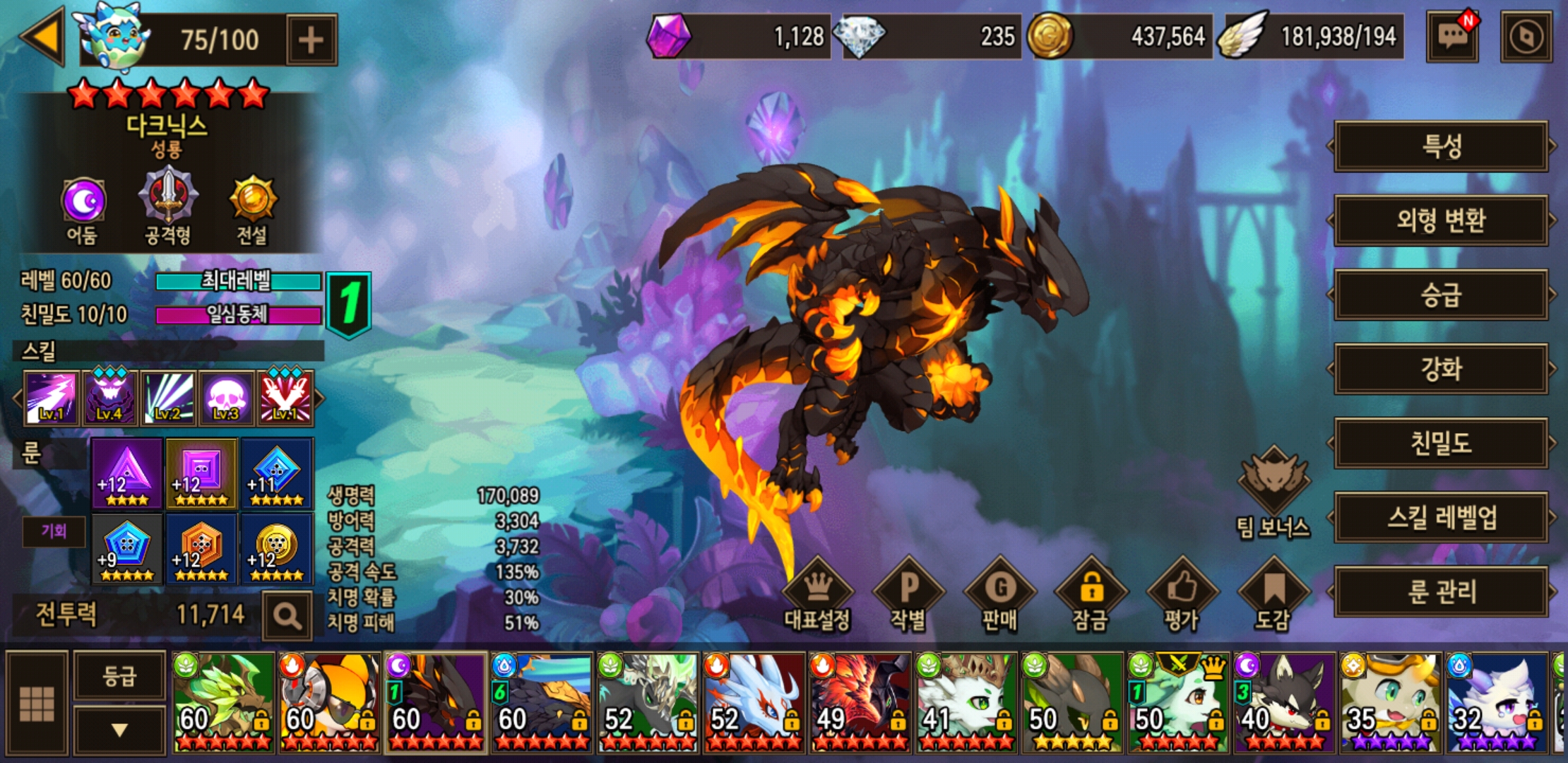
Task: Open the 평가 thumbs-up rating
Action: pos(1182,595)
